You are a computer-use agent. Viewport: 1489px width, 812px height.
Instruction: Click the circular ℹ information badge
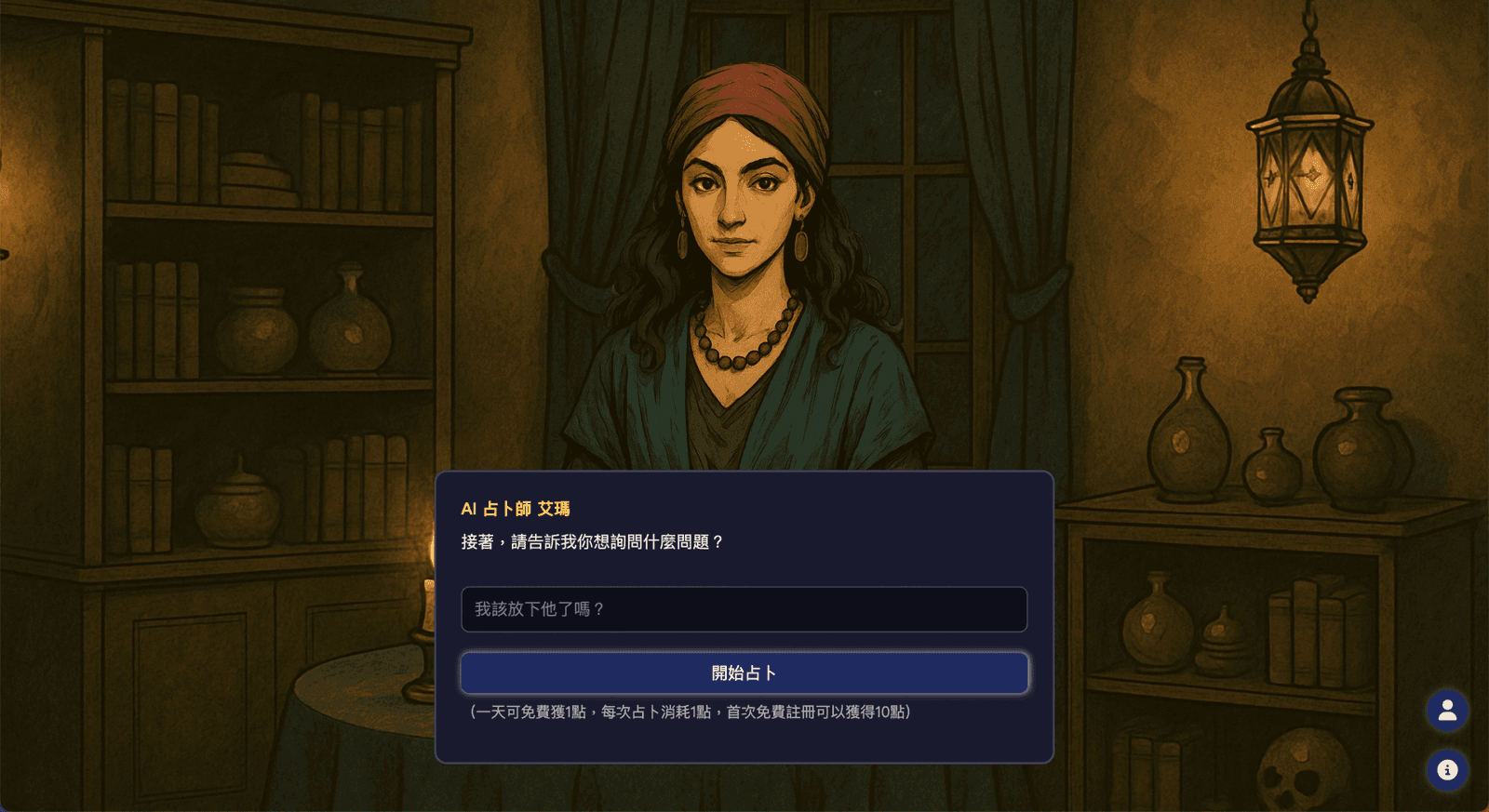tap(1446, 769)
